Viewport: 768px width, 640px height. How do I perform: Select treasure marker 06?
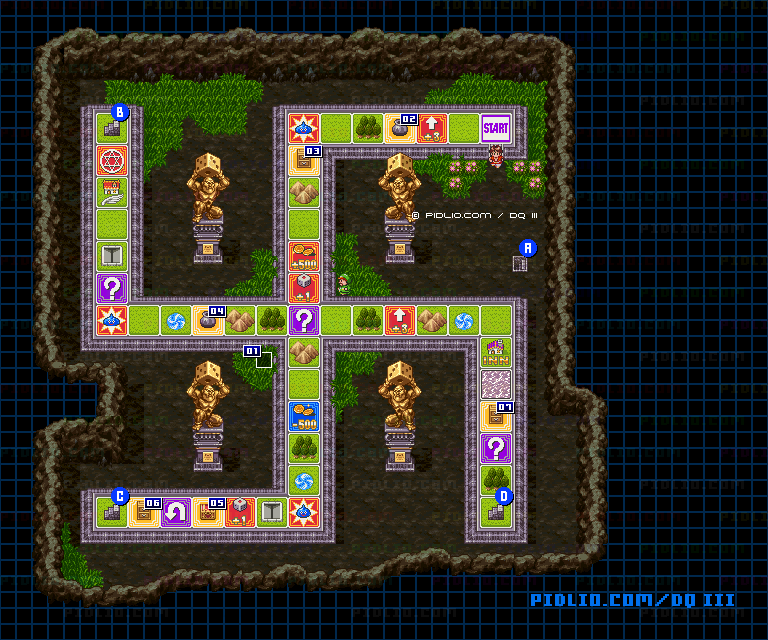[x=152, y=503]
